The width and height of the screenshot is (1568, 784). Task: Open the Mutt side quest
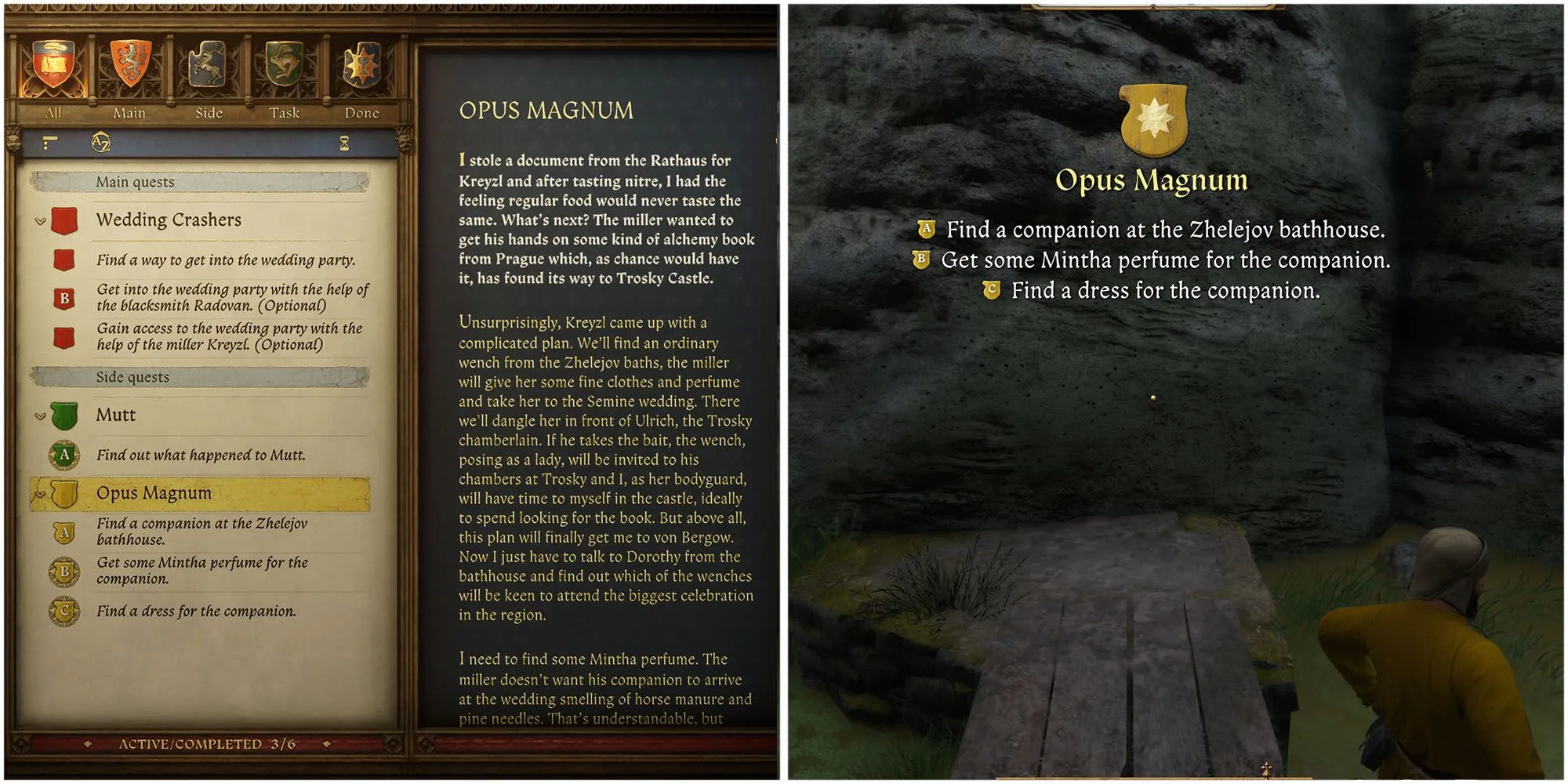click(x=116, y=416)
